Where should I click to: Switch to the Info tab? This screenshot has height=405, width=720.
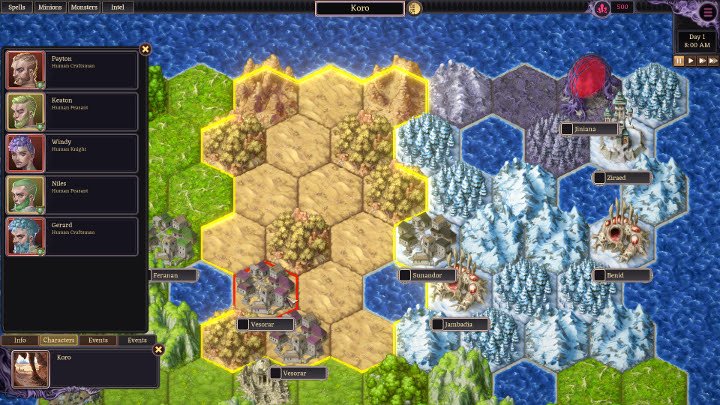click(20, 340)
